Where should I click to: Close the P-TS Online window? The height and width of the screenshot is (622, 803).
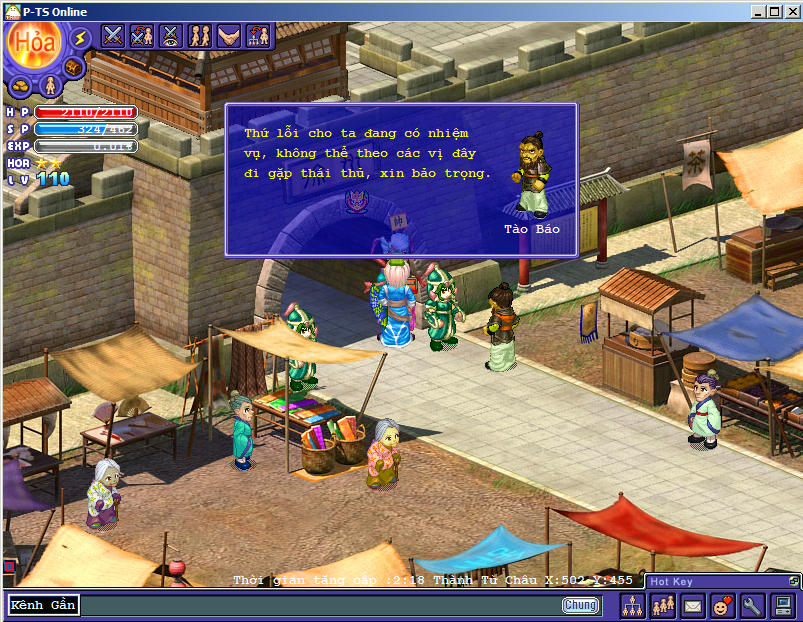click(x=791, y=12)
